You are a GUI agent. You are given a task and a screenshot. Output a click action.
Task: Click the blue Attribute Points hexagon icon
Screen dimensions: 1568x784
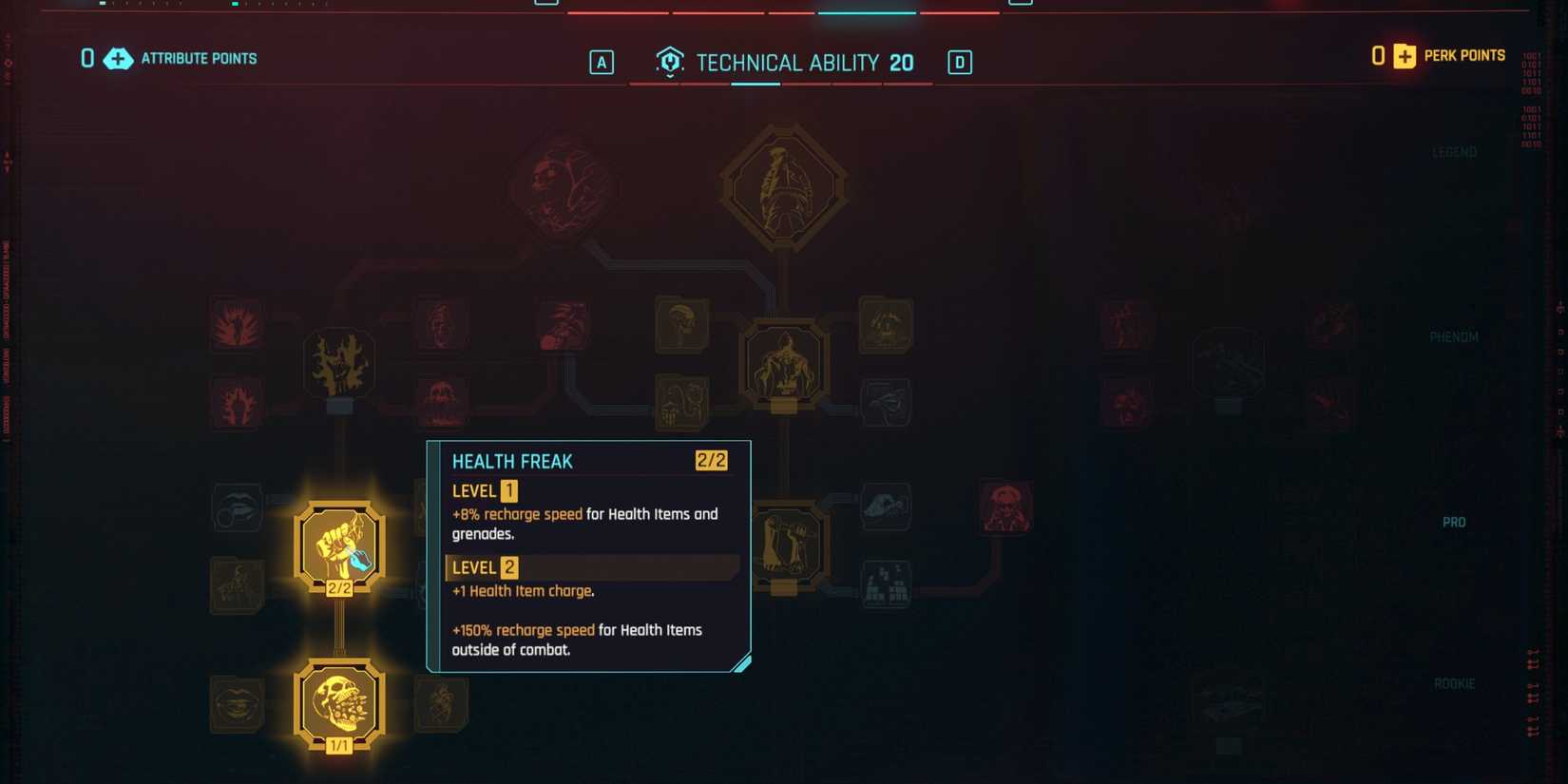[116, 58]
